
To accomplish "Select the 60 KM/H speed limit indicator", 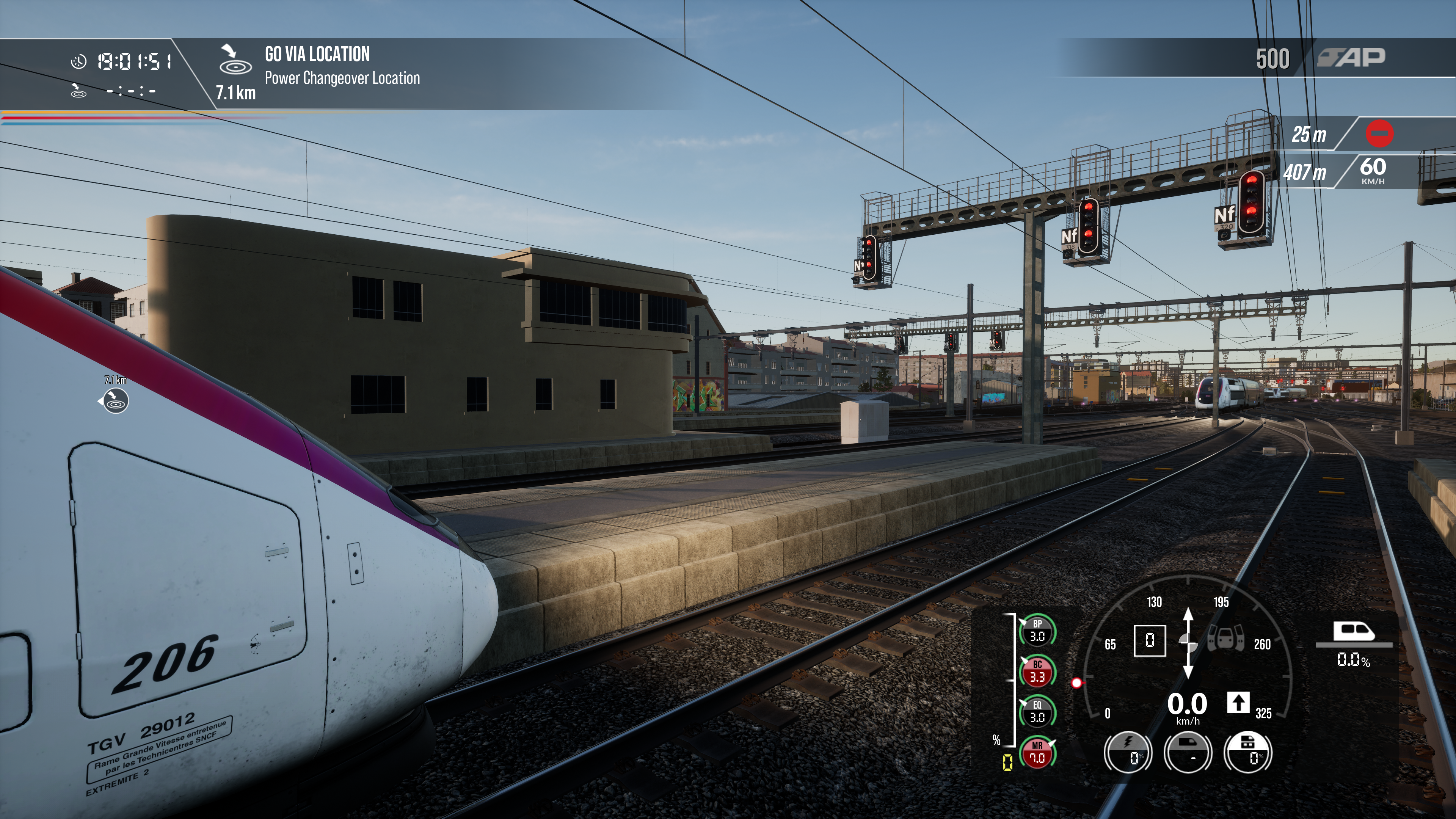I will [1372, 170].
